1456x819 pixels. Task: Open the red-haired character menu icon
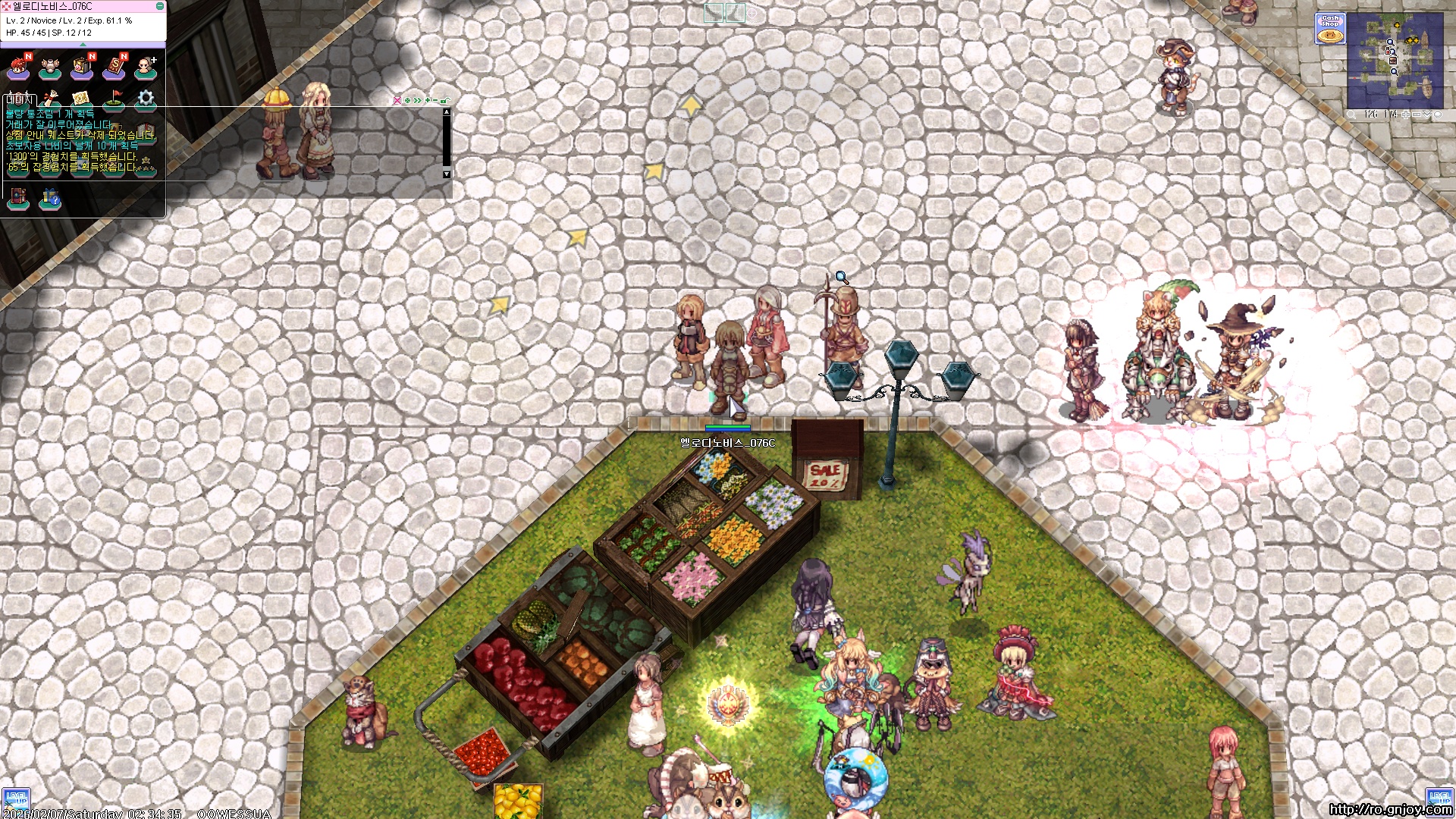click(x=18, y=68)
